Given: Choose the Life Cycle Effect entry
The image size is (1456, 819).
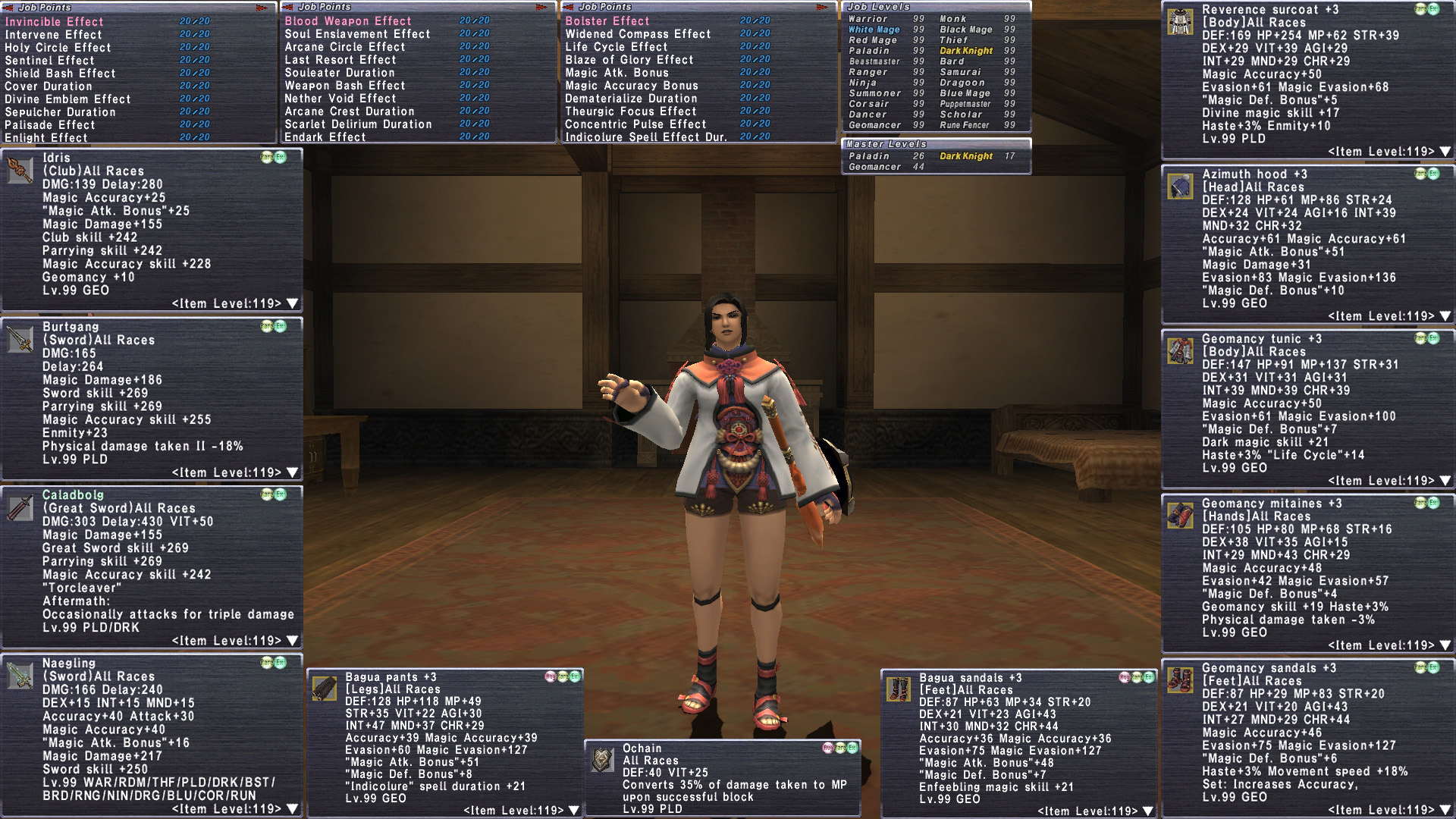Looking at the screenshot, I should [x=616, y=47].
